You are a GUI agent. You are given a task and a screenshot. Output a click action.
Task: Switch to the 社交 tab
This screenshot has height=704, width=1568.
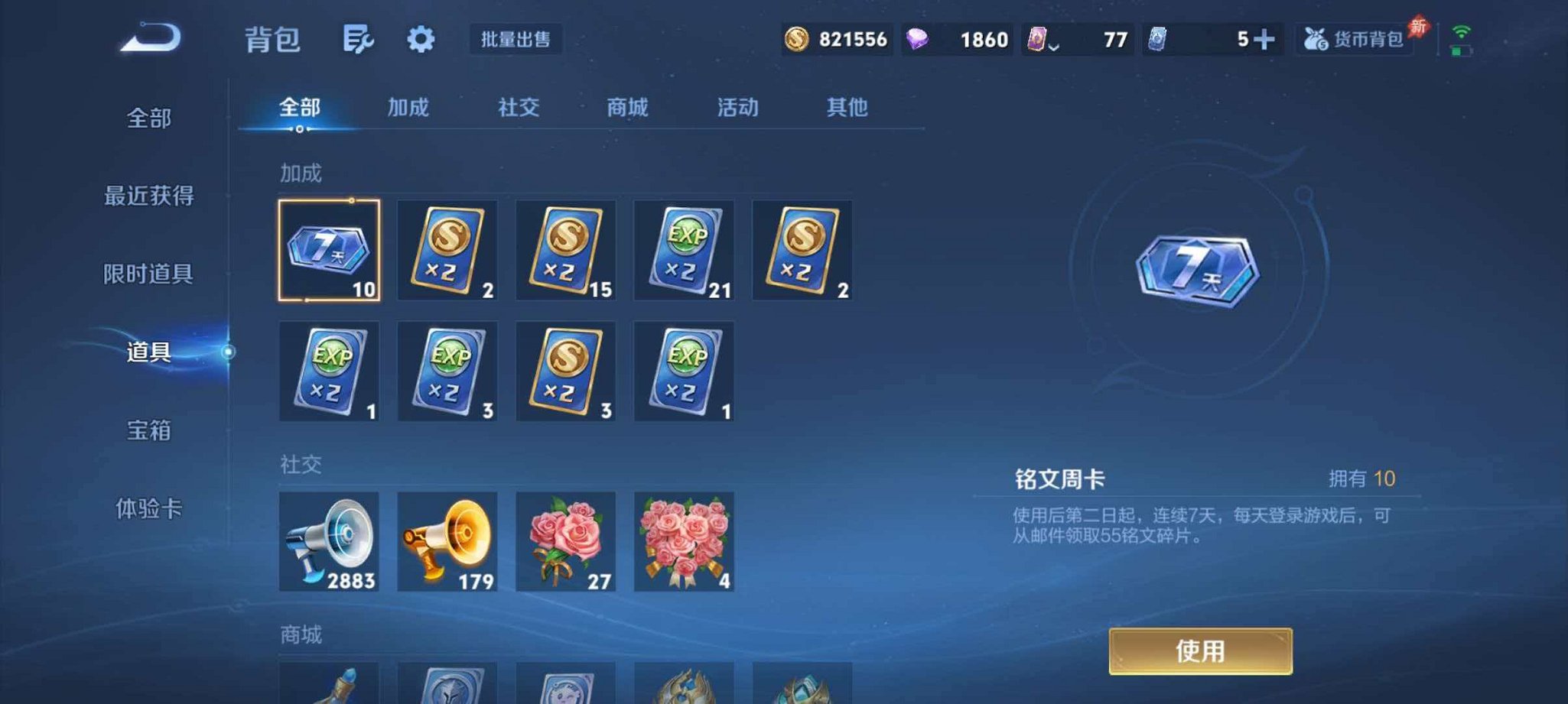click(519, 109)
